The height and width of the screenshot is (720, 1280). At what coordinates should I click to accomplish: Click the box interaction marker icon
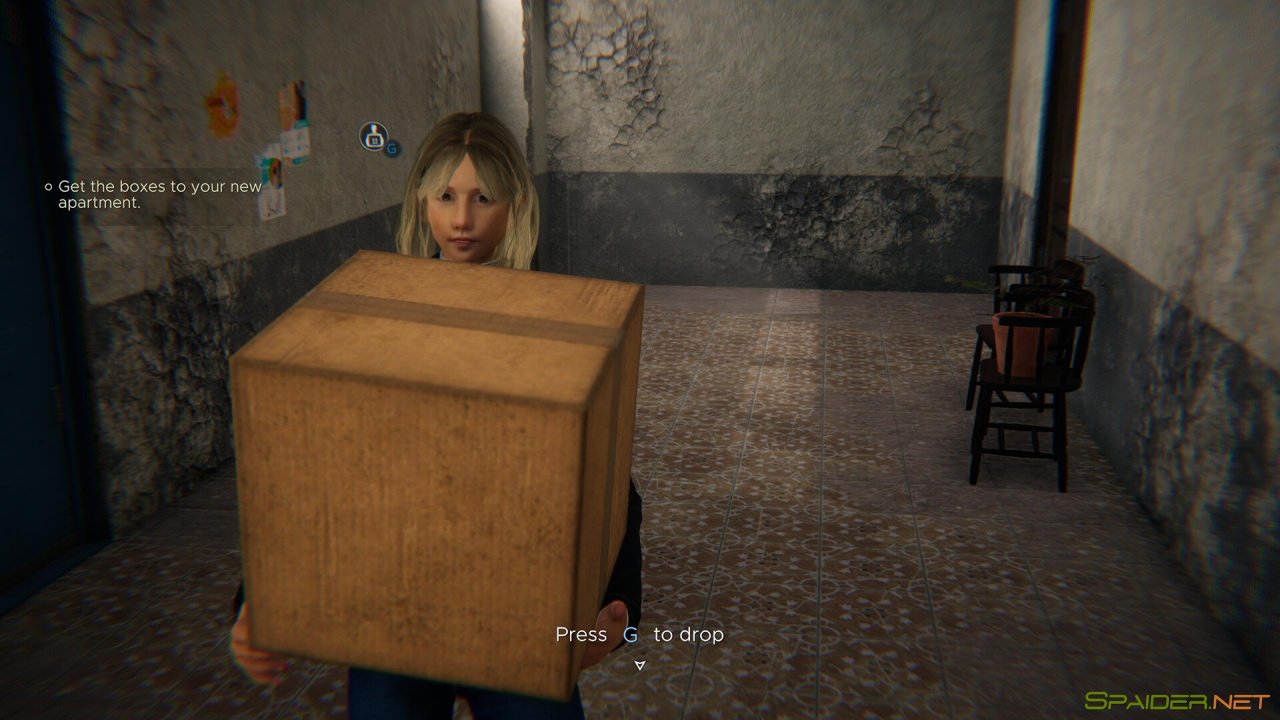tap(374, 137)
